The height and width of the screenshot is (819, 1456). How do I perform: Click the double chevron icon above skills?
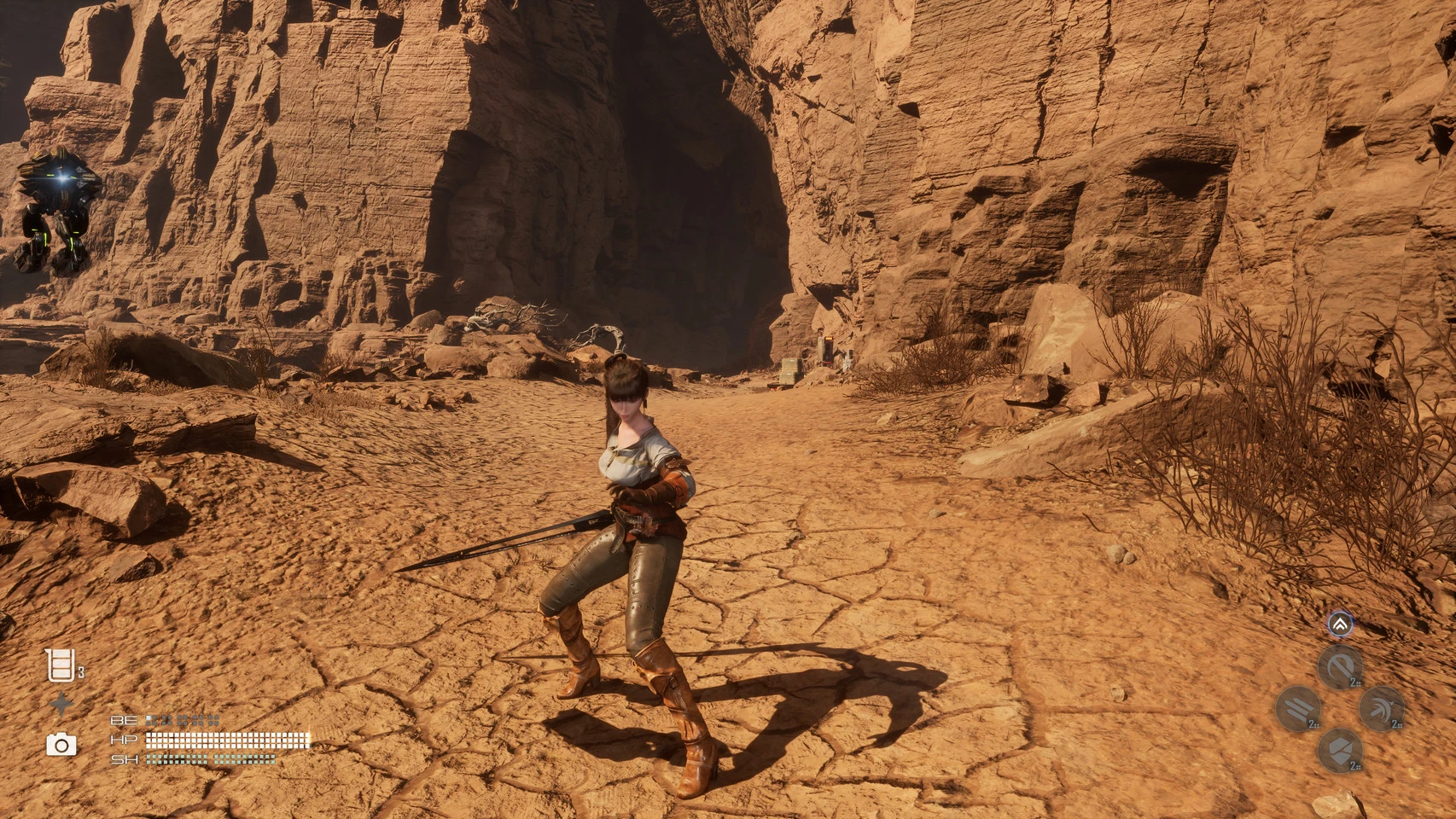pos(1340,624)
